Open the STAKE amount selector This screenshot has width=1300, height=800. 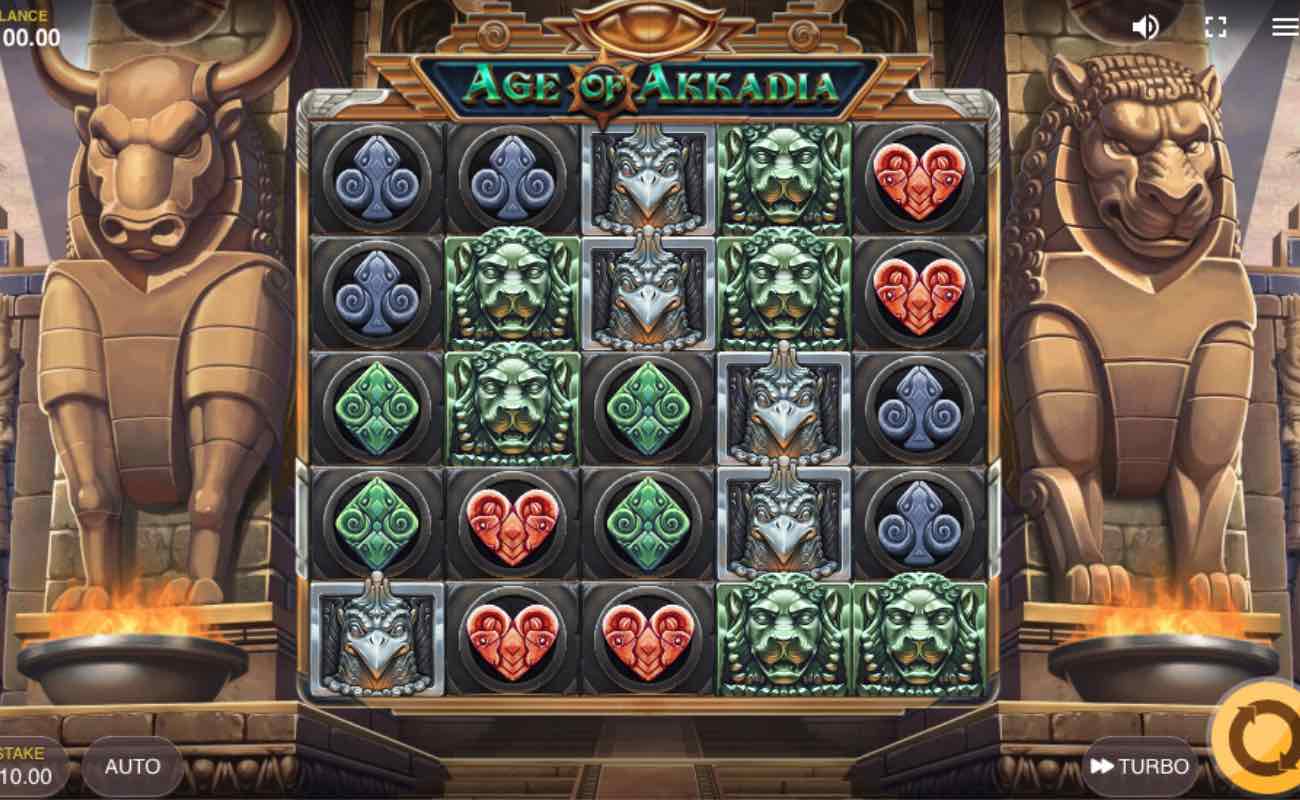pyautogui.click(x=27, y=766)
